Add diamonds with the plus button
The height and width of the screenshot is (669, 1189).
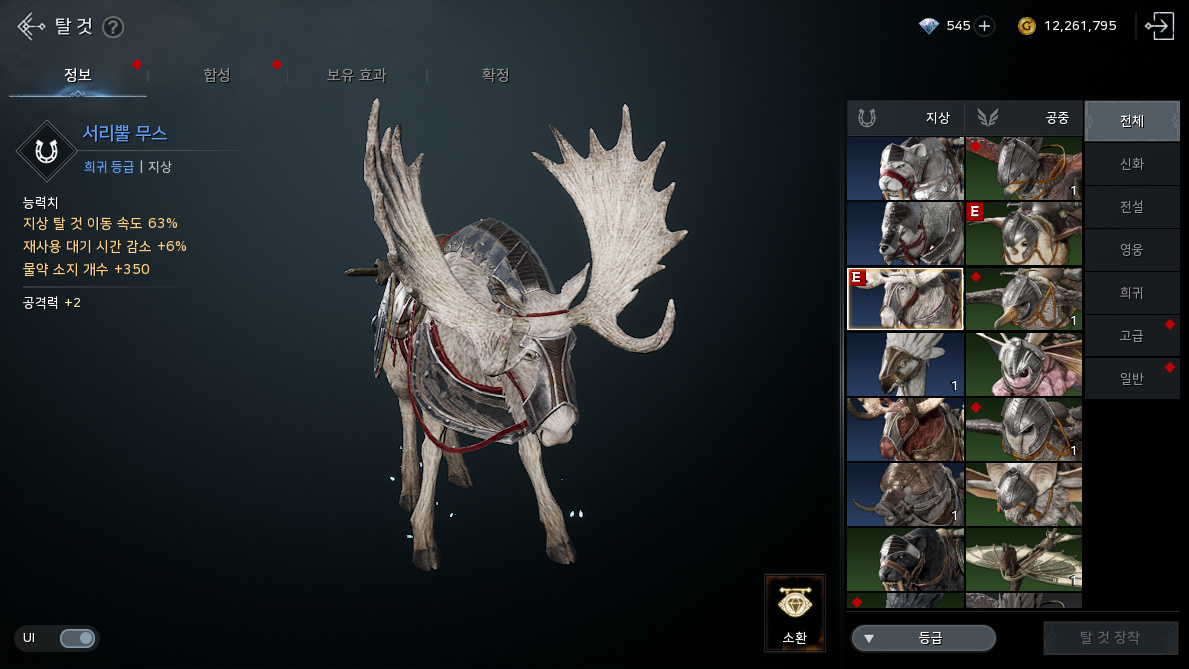pyautogui.click(x=985, y=26)
